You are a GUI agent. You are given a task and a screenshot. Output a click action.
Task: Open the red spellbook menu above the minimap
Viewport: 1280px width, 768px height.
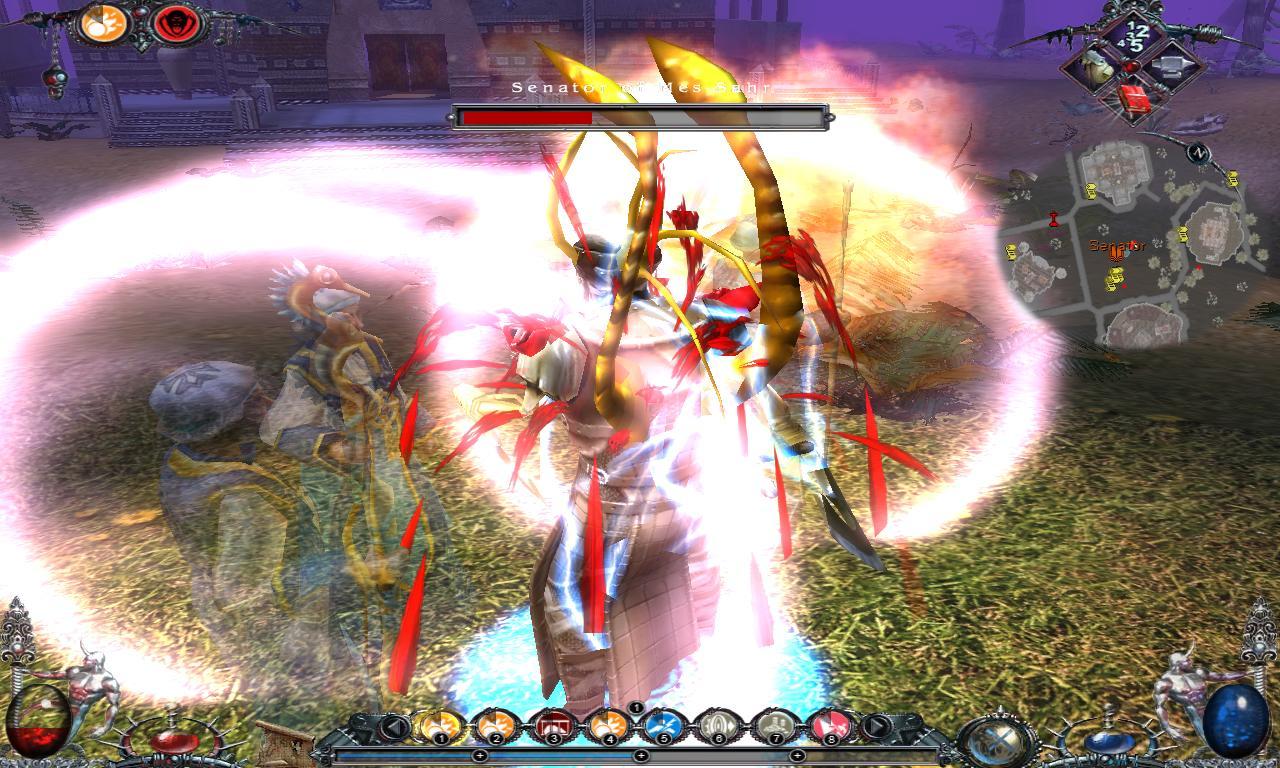(1136, 99)
